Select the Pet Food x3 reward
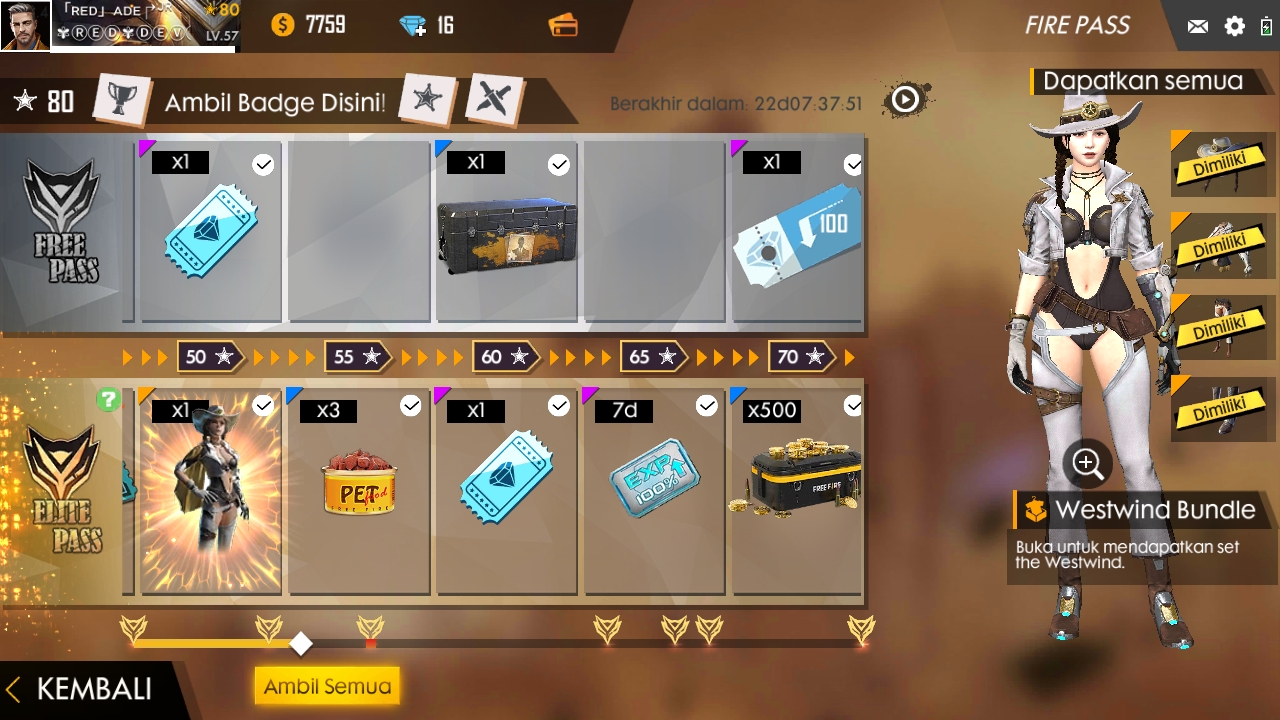 (359, 492)
